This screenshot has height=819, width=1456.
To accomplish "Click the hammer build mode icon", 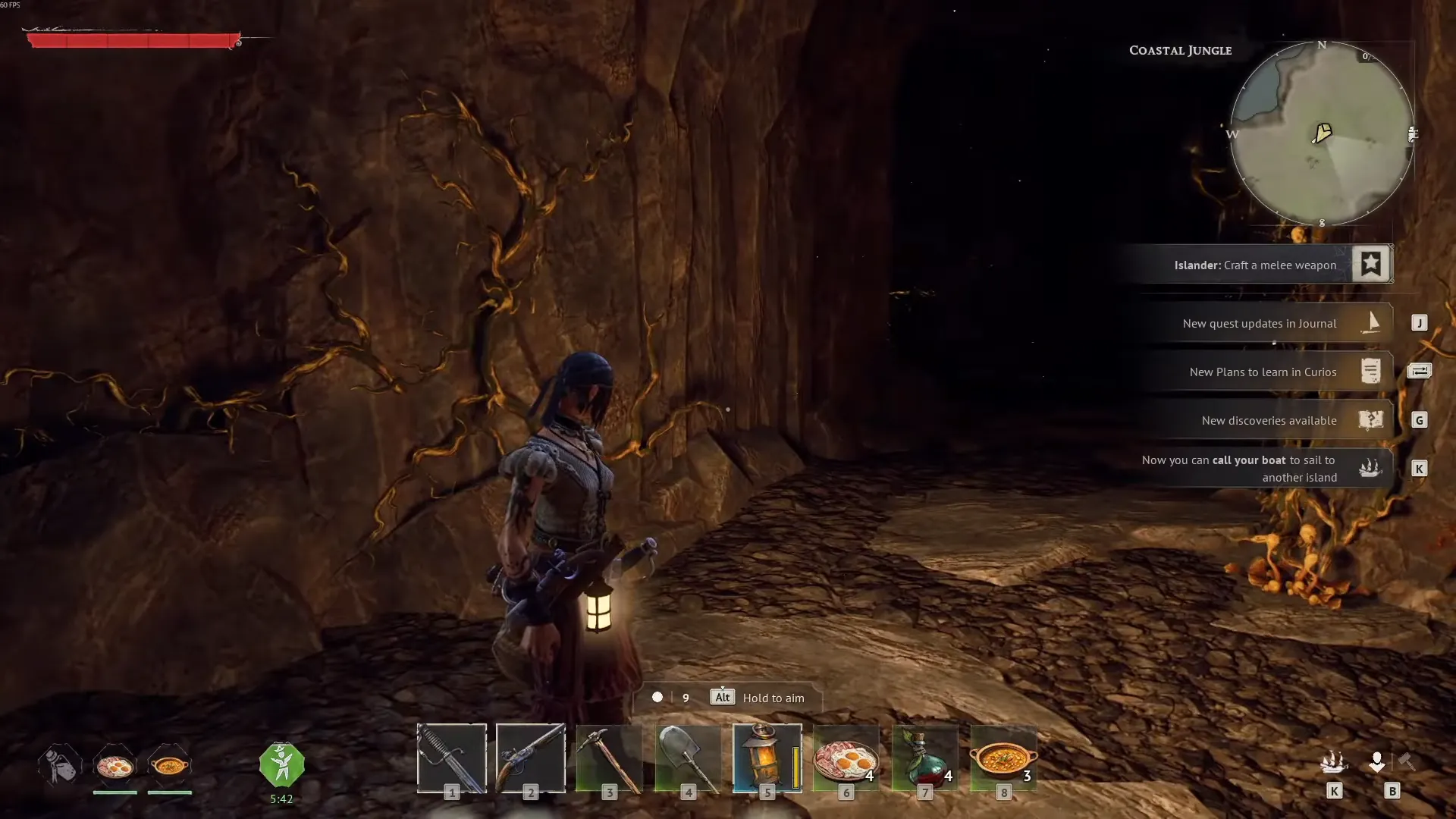I will (x=1407, y=761).
